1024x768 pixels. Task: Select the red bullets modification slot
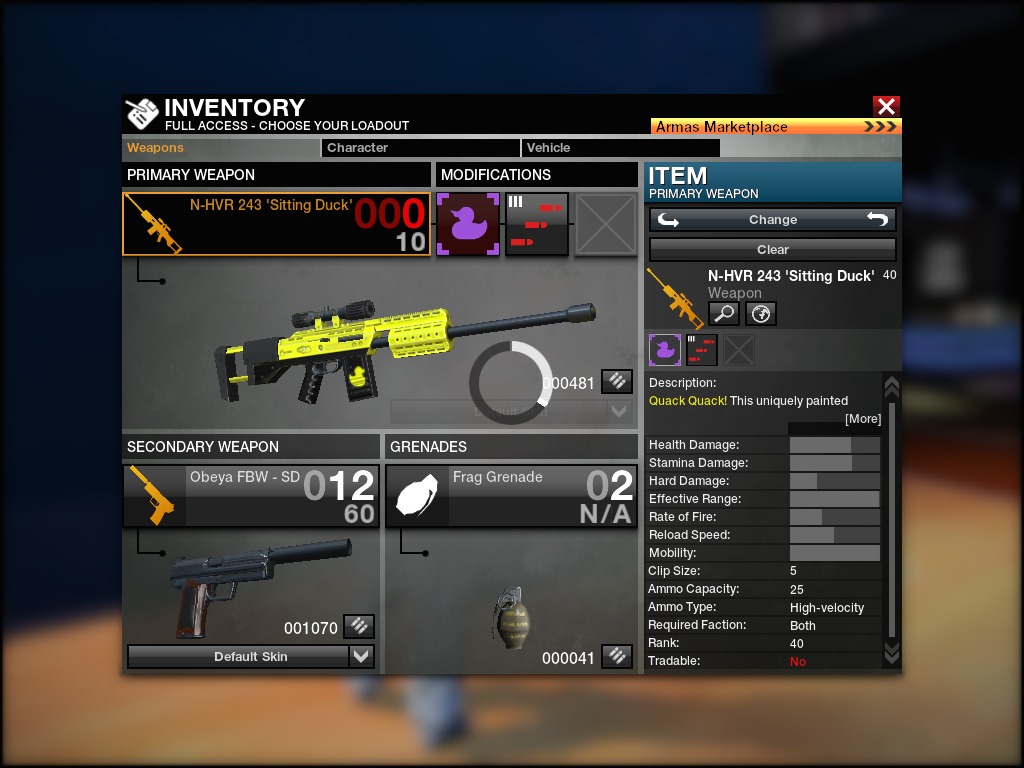tap(537, 224)
